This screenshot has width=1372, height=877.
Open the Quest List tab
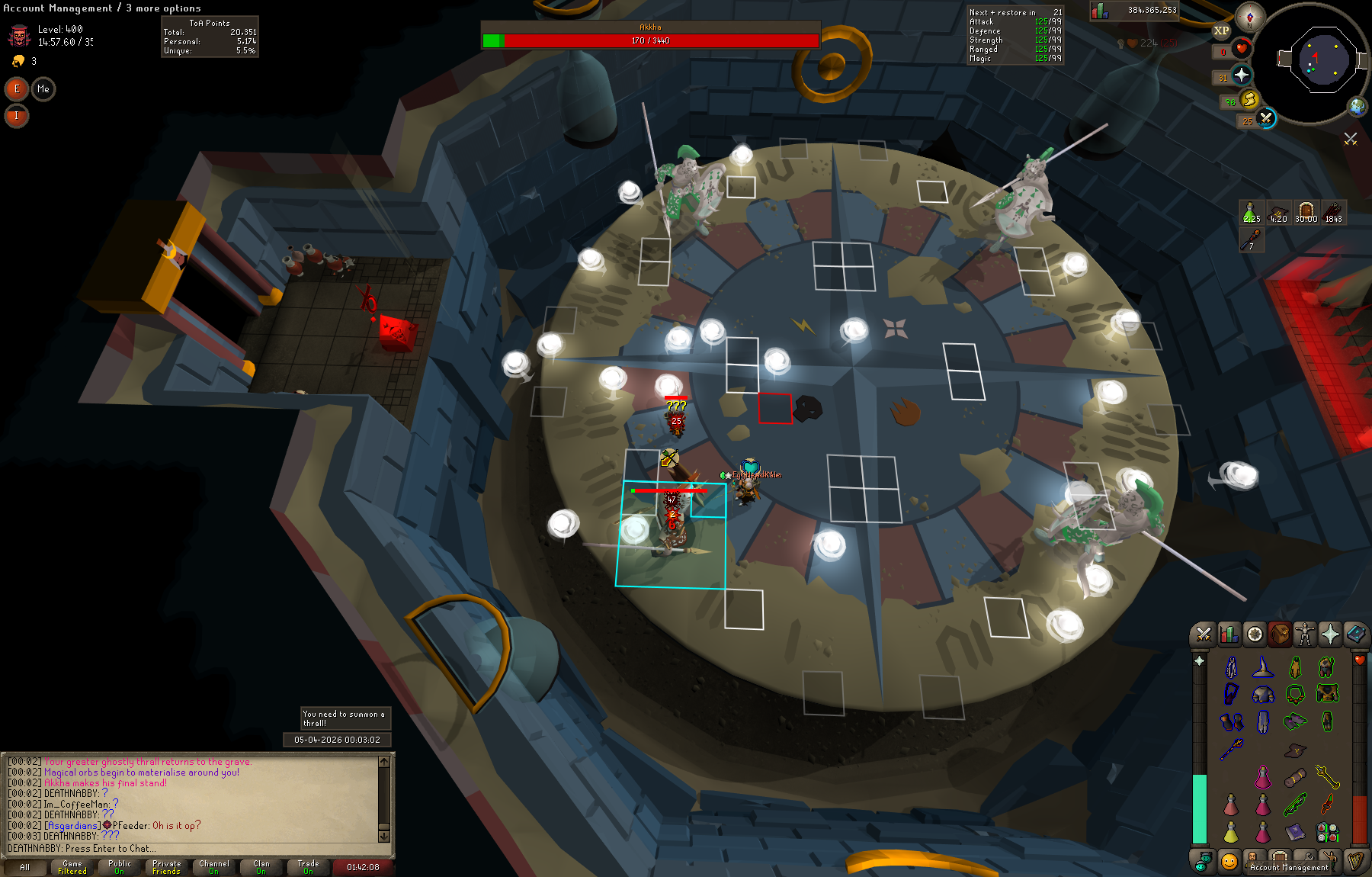coord(1255,634)
